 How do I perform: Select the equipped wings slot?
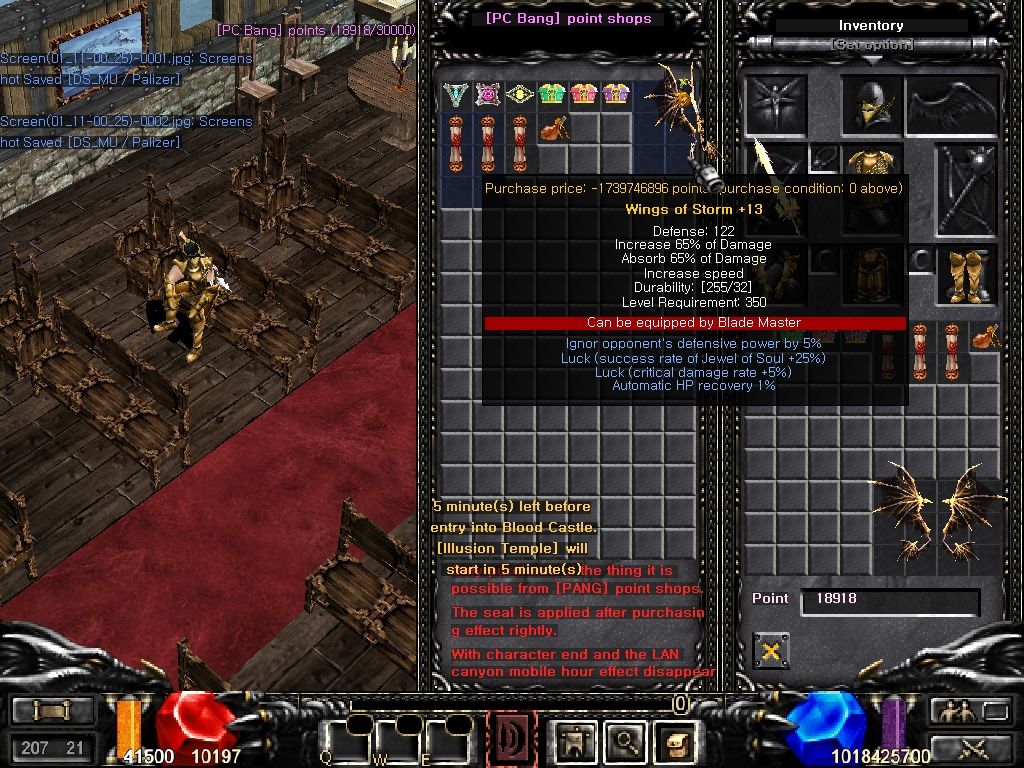point(951,106)
